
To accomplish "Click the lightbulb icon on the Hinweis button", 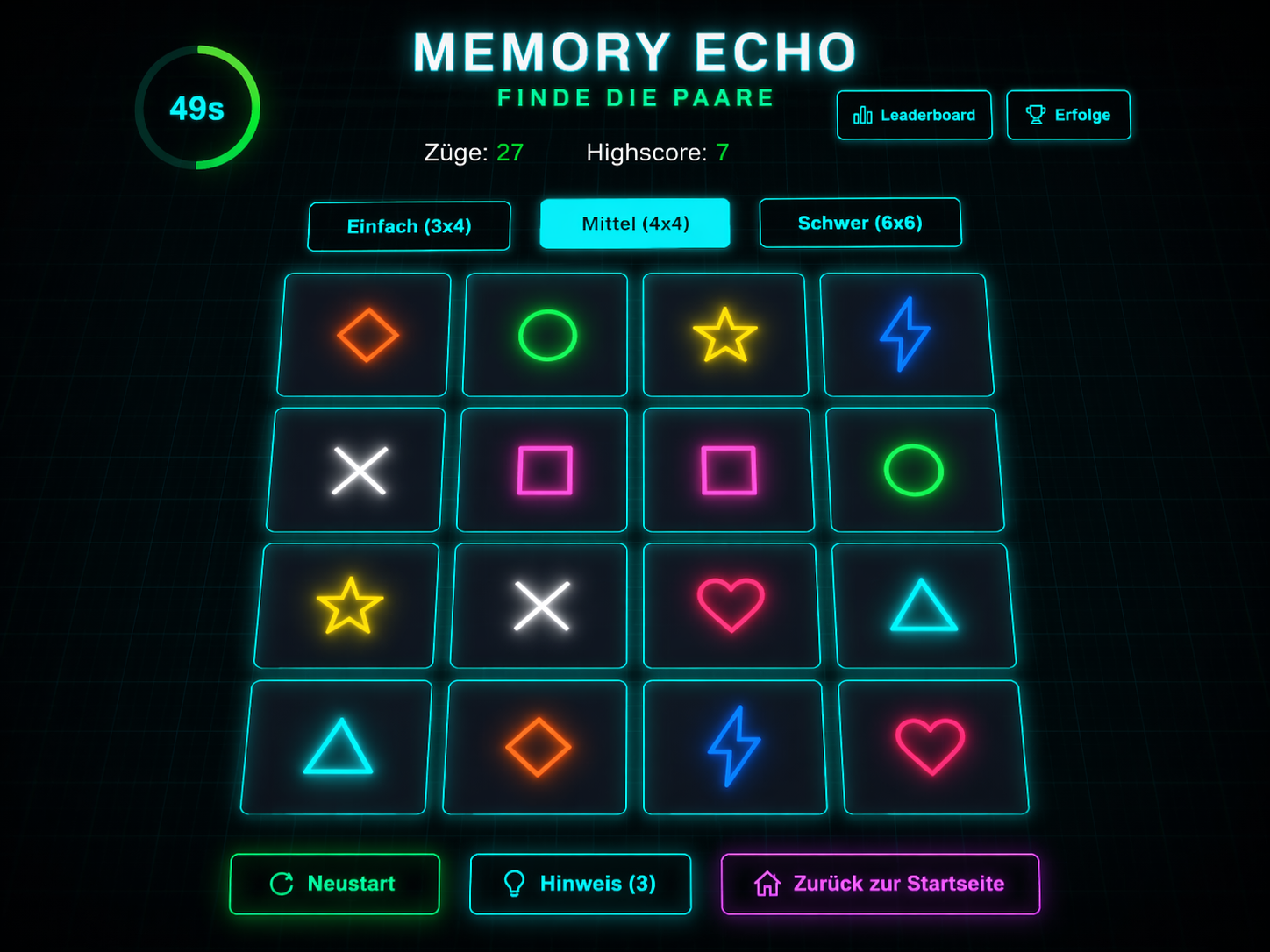I will pyautogui.click(x=515, y=884).
